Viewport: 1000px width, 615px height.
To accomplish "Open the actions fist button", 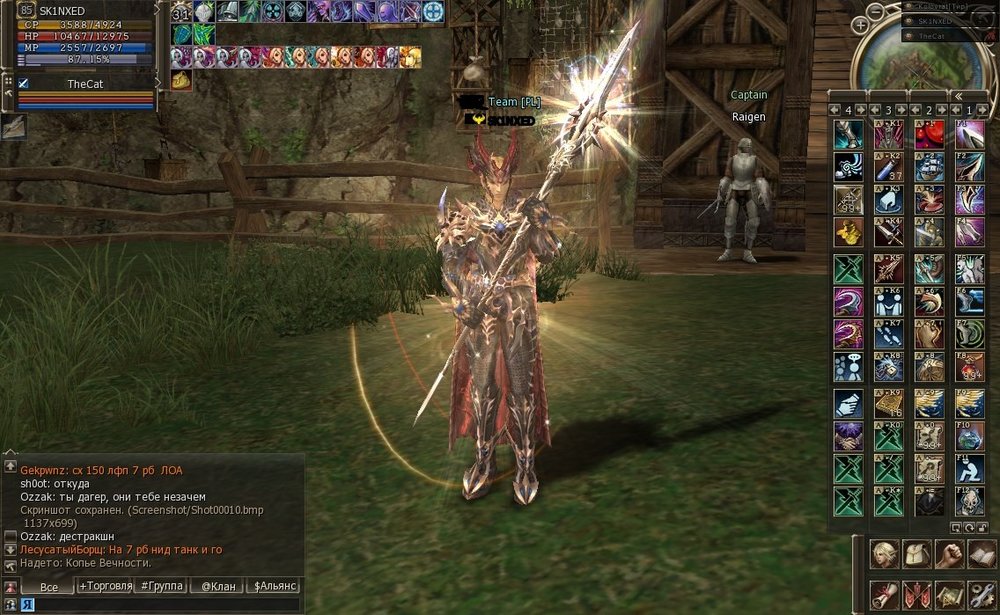I will coord(949,553).
